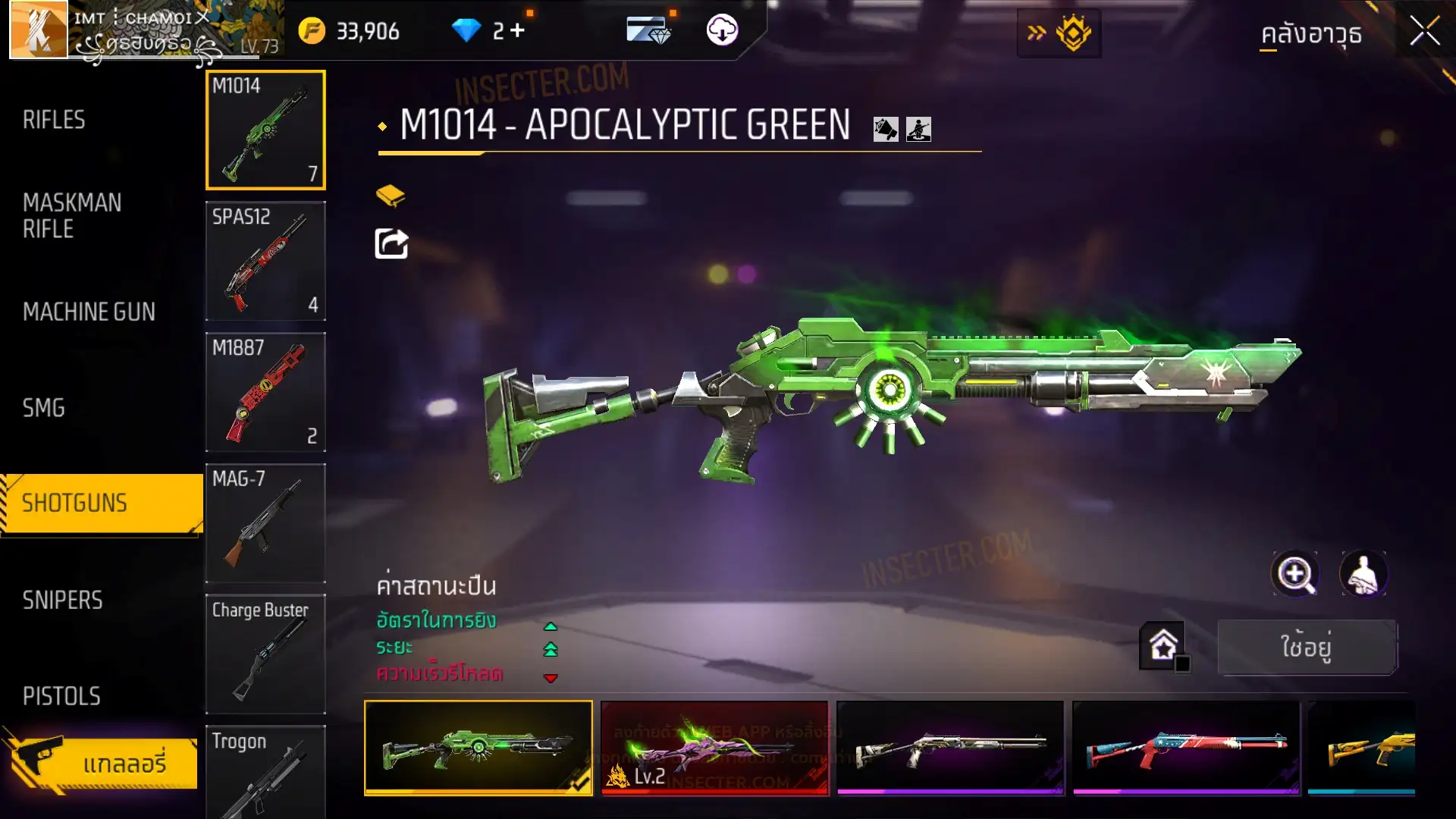Show the Snipers category
Screen dimensions: 1456x819
[x=62, y=601]
